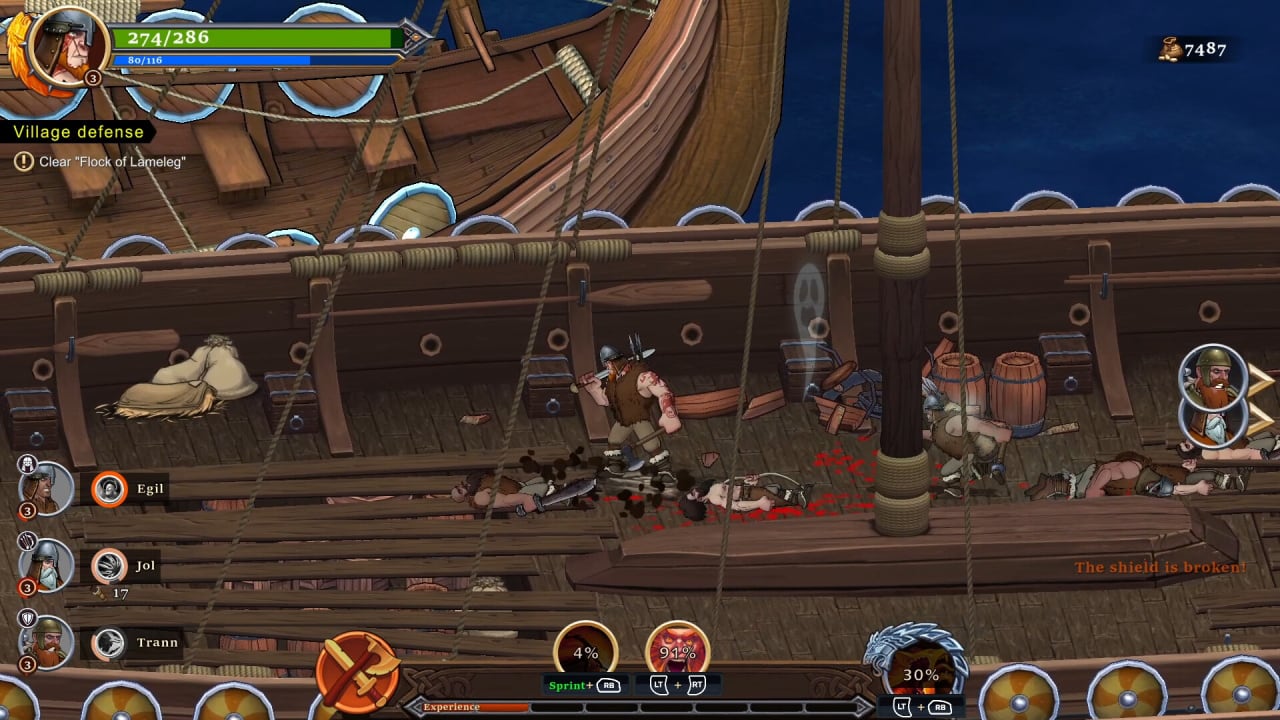This screenshot has height=720, width=1280.
Task: Activate the sprint ability at 4%
Action: click(586, 651)
